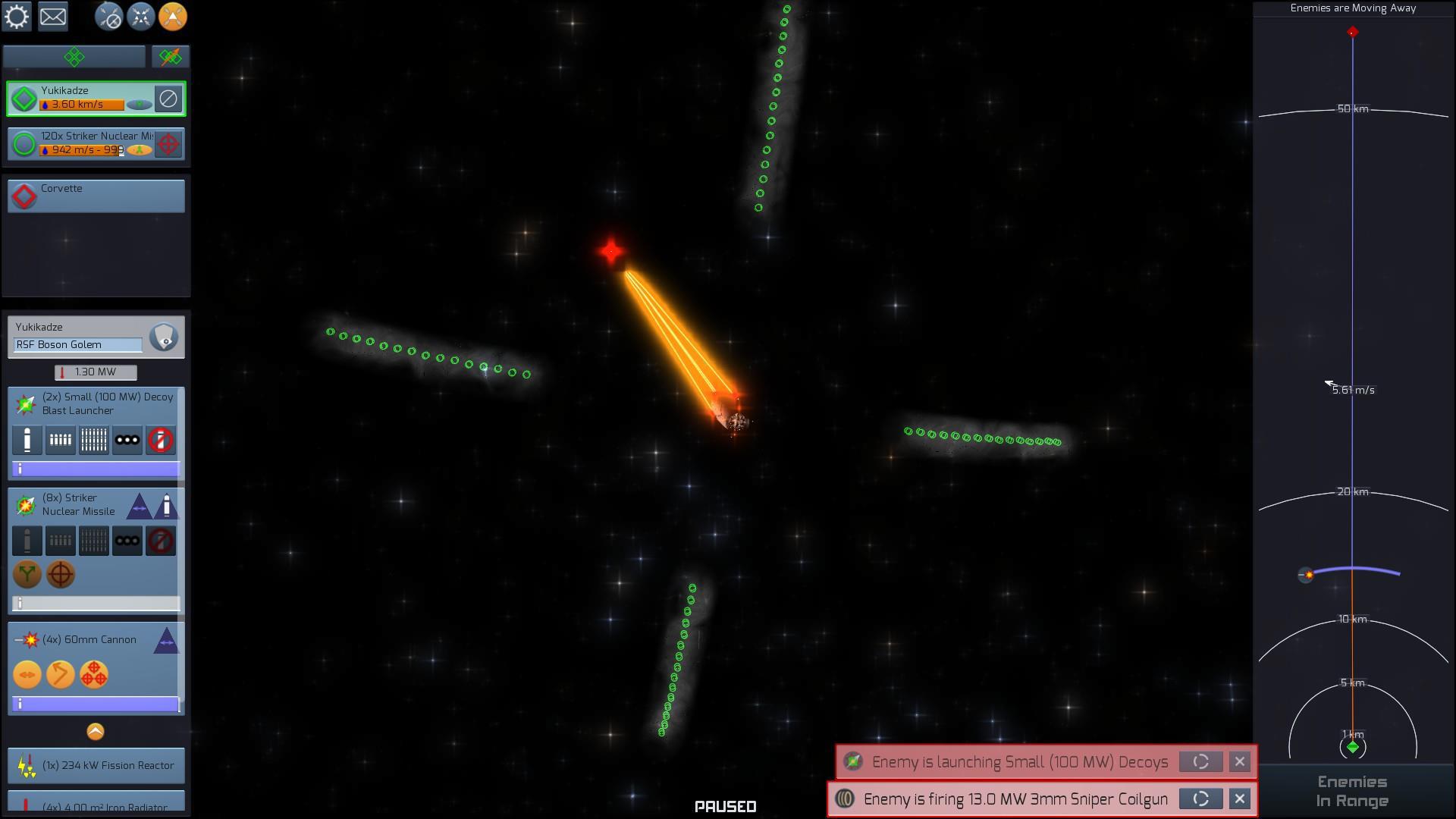
Task: Toggle the shield eye icon beside Yukikadze name
Action: coord(164,337)
